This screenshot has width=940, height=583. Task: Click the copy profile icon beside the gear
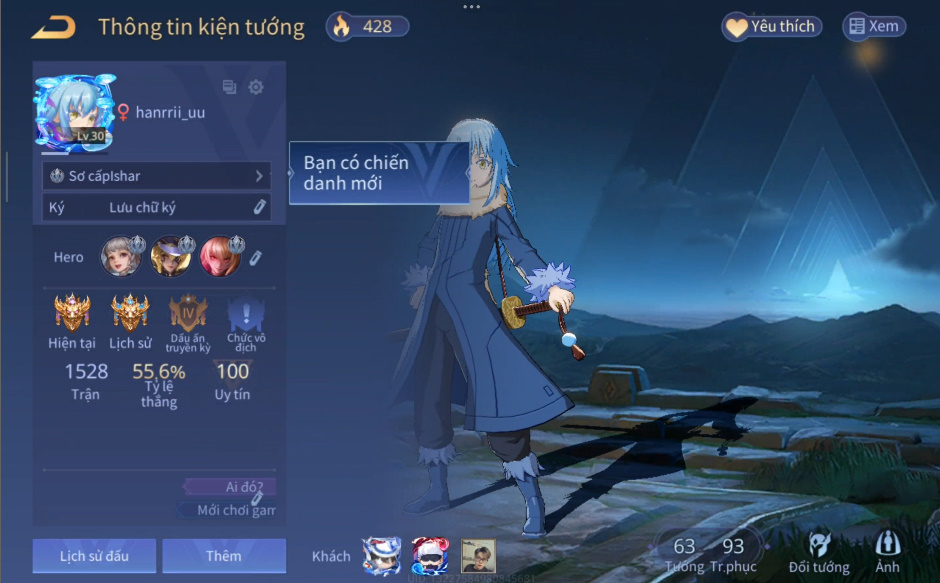pos(230,87)
